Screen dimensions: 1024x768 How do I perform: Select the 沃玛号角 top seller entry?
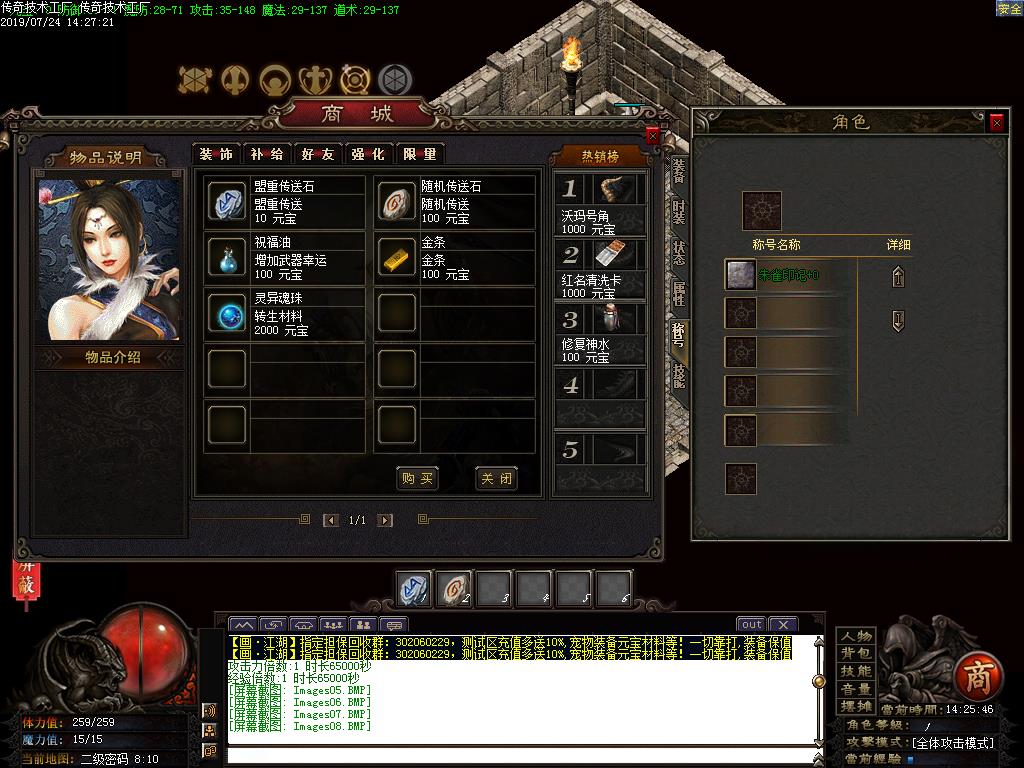tap(600, 205)
